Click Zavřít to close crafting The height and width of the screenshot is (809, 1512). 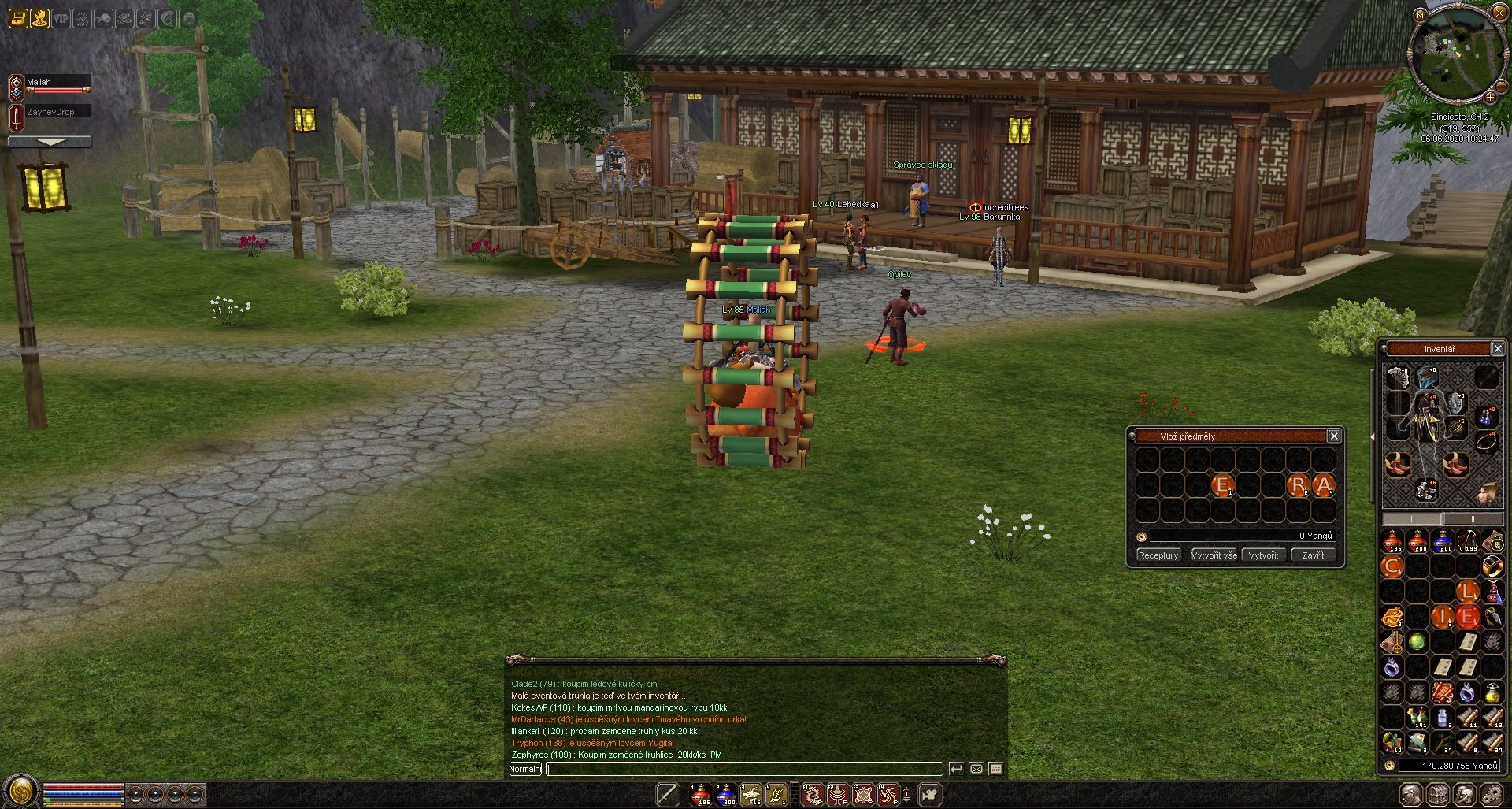click(1313, 555)
